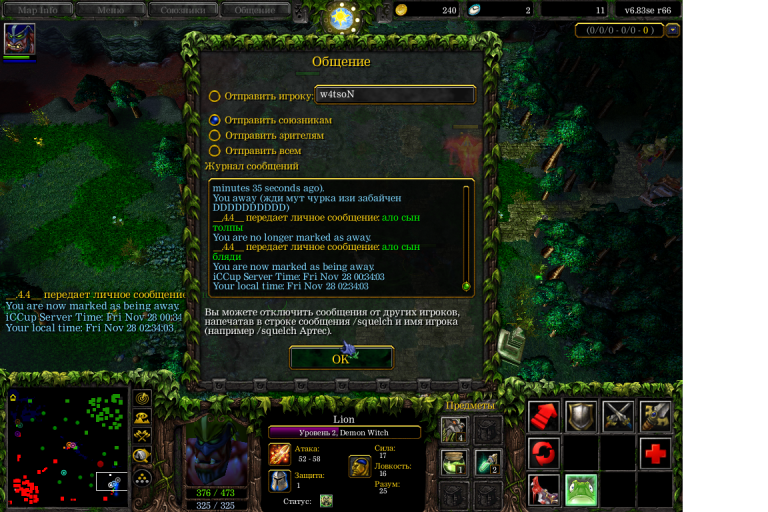Click the player name field containing w4tsoN

[x=393, y=95]
